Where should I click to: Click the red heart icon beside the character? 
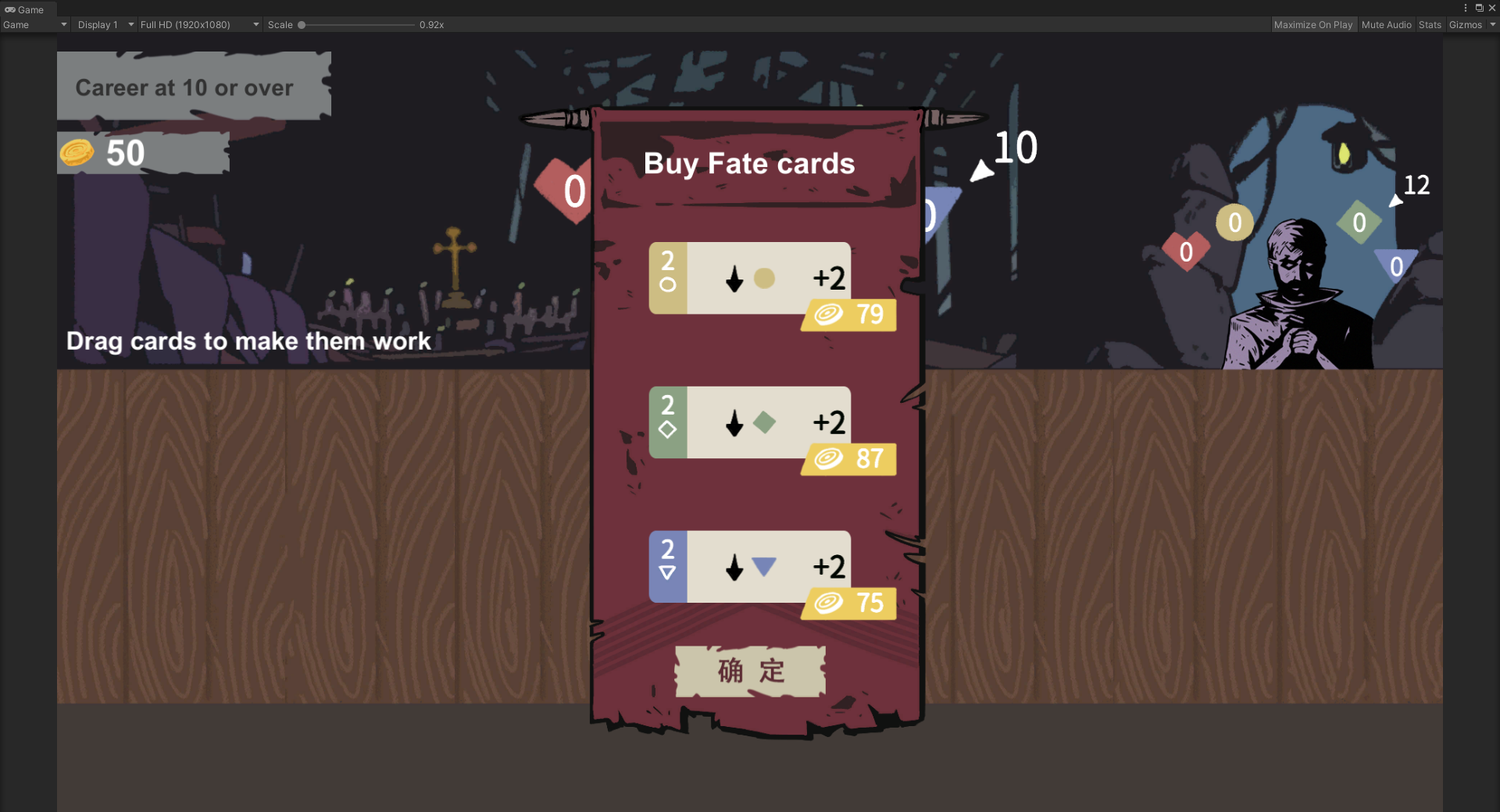pyautogui.click(x=1186, y=251)
